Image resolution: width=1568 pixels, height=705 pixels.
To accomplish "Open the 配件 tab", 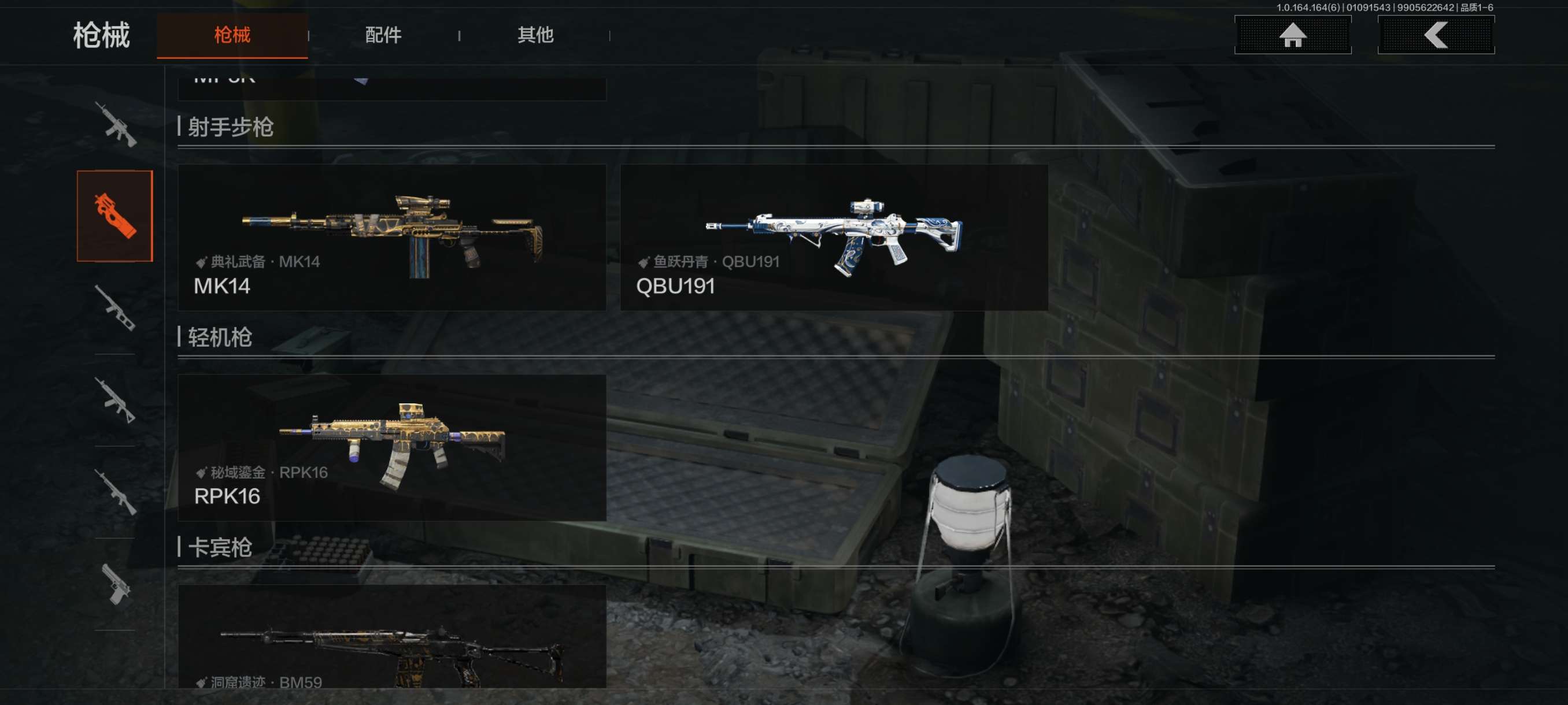I will click(x=383, y=35).
